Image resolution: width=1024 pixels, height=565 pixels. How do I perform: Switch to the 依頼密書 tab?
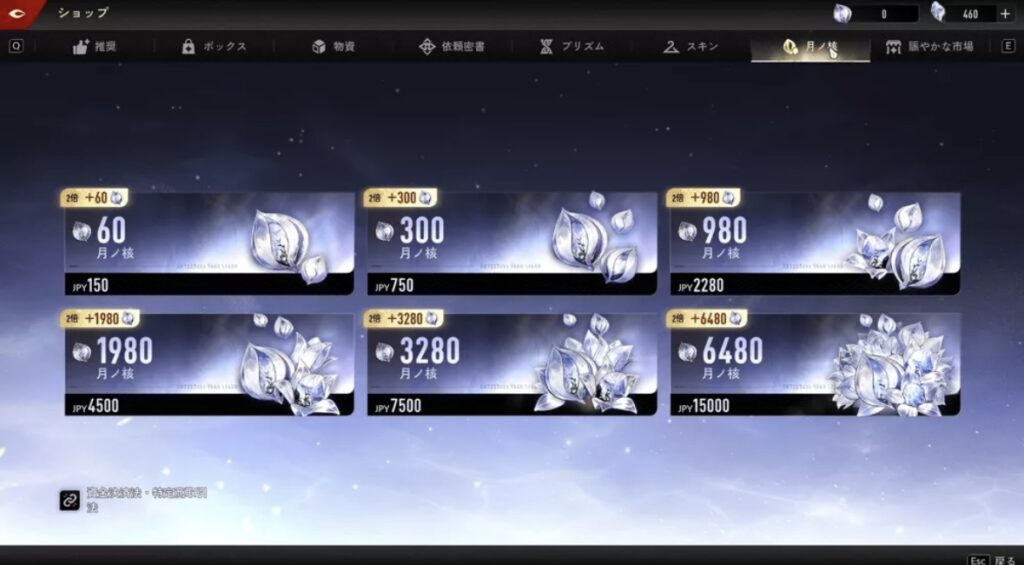(x=452, y=47)
